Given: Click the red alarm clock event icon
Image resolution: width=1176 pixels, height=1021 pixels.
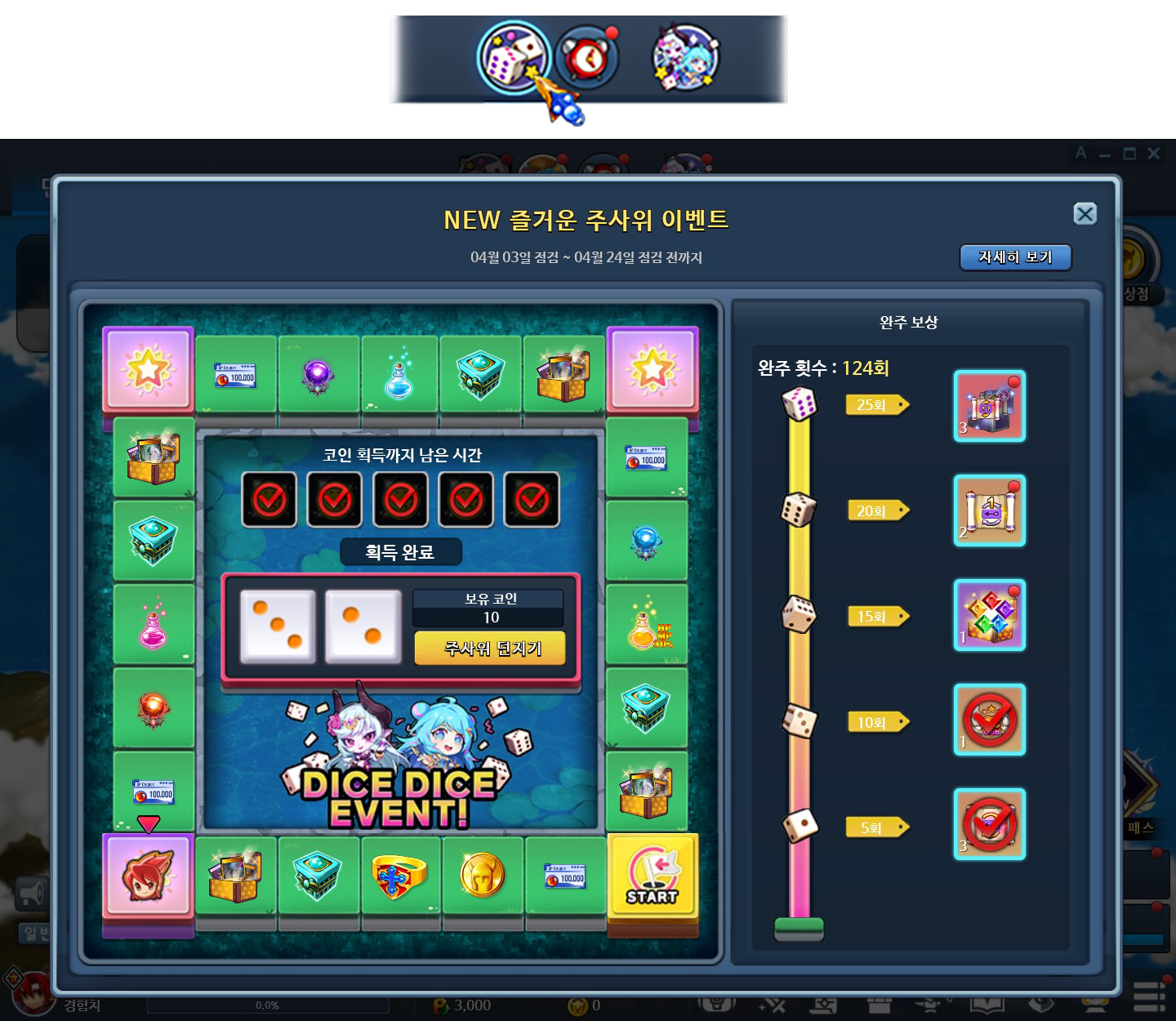Looking at the screenshot, I should tap(590, 59).
